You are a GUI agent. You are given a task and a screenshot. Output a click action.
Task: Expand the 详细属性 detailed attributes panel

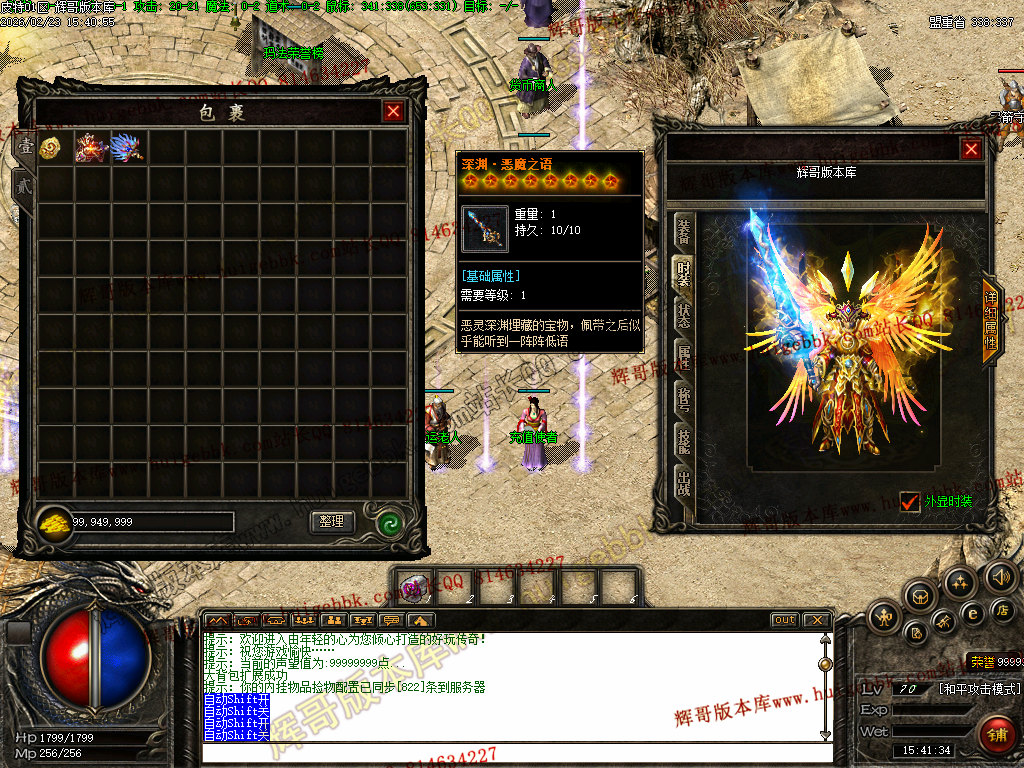(x=991, y=320)
